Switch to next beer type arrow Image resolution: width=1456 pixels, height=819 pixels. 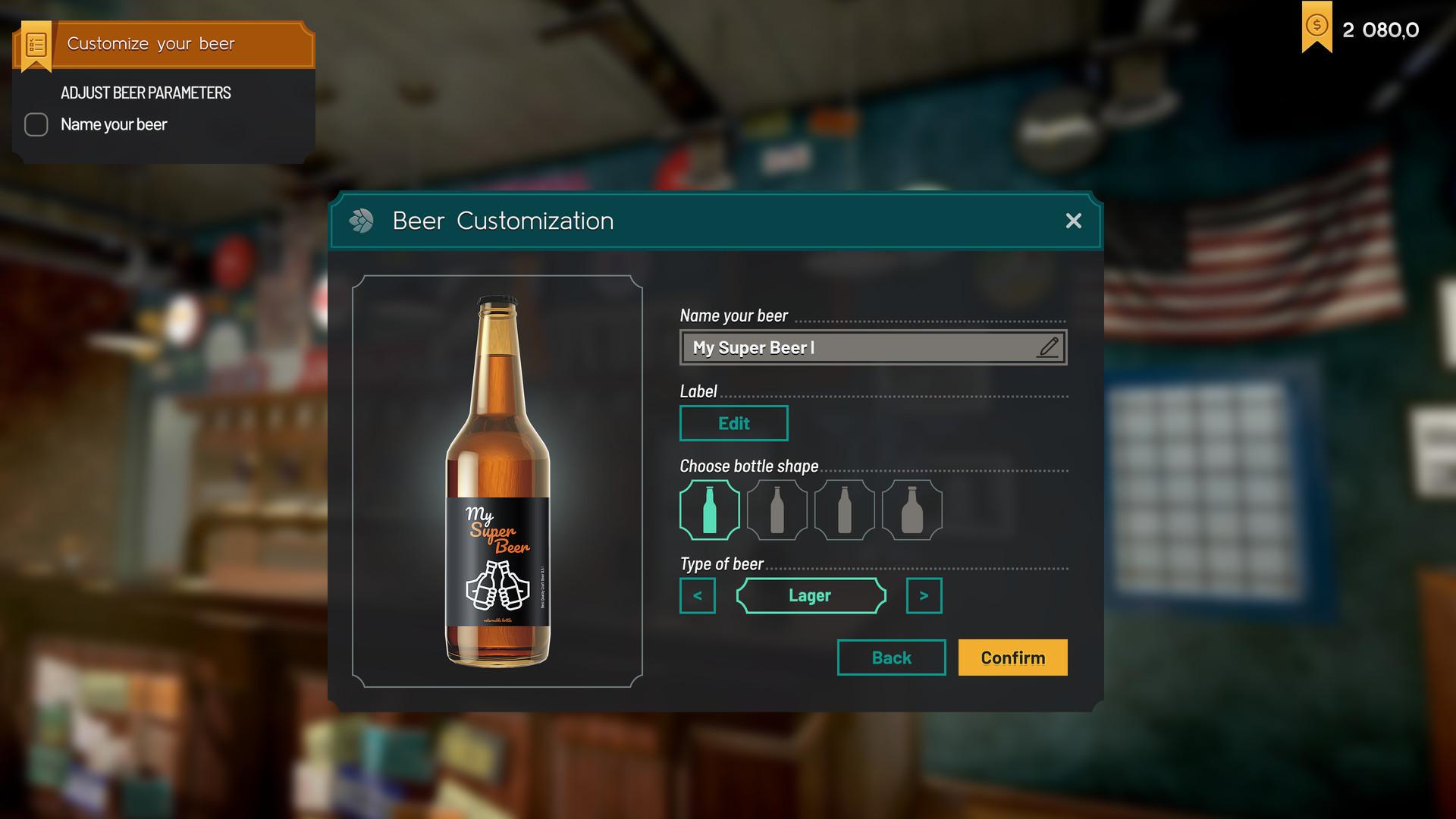click(924, 595)
